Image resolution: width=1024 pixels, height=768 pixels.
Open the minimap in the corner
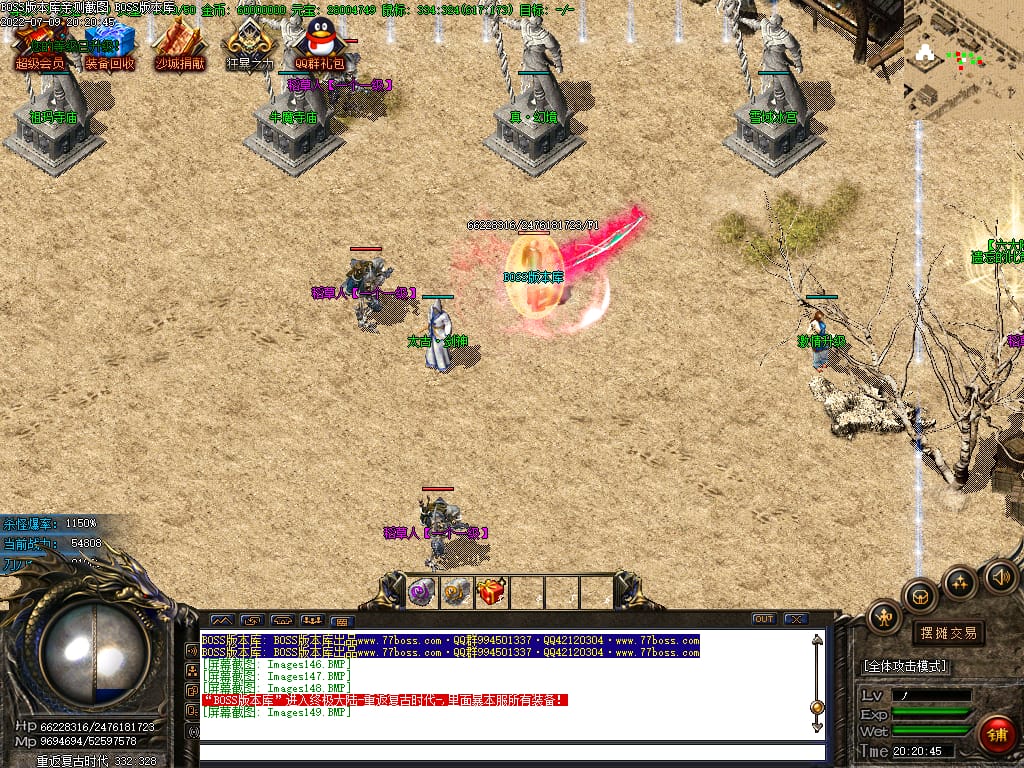[x=963, y=58]
